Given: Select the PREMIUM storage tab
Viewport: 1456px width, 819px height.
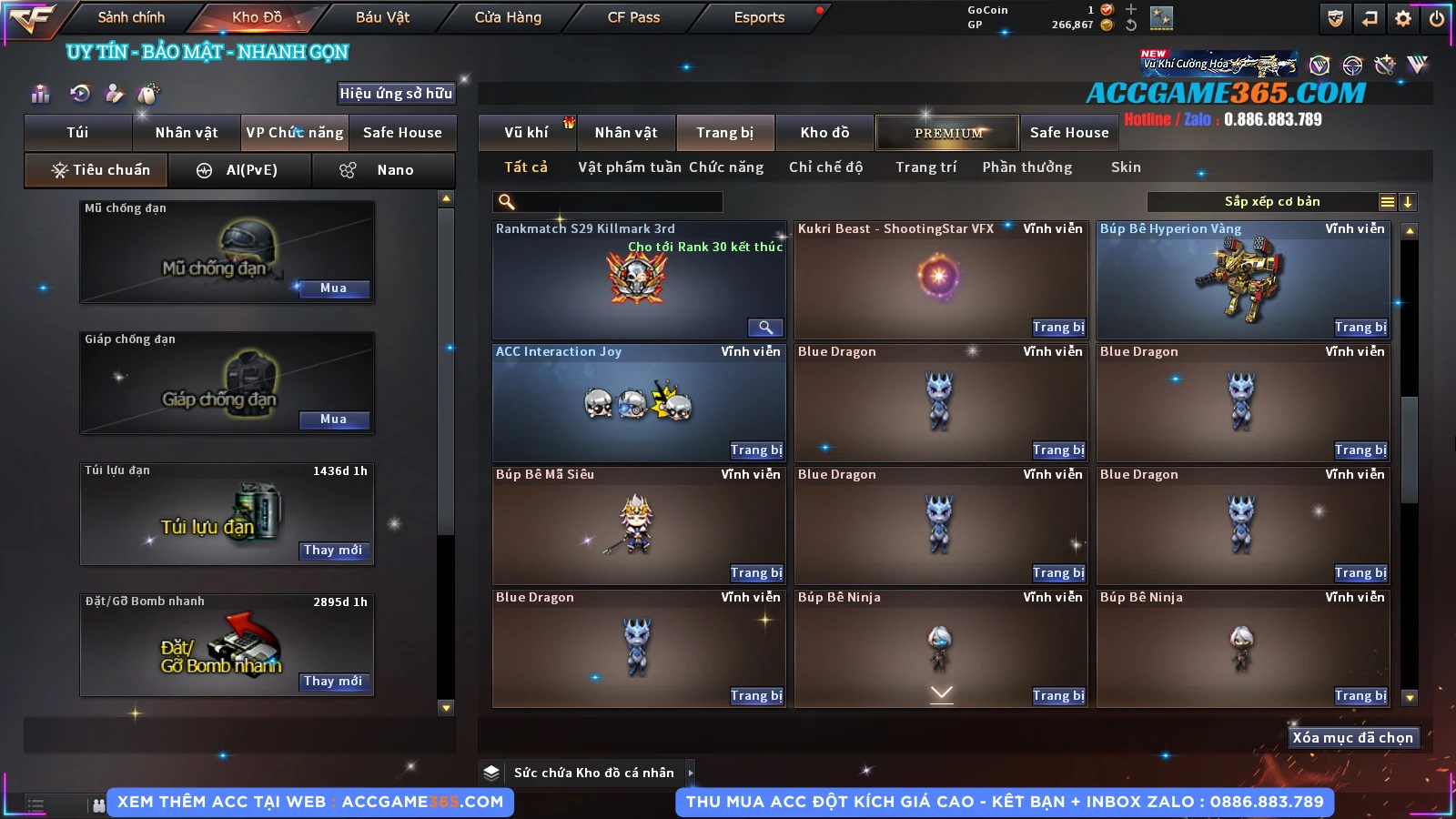Looking at the screenshot, I should [x=947, y=133].
